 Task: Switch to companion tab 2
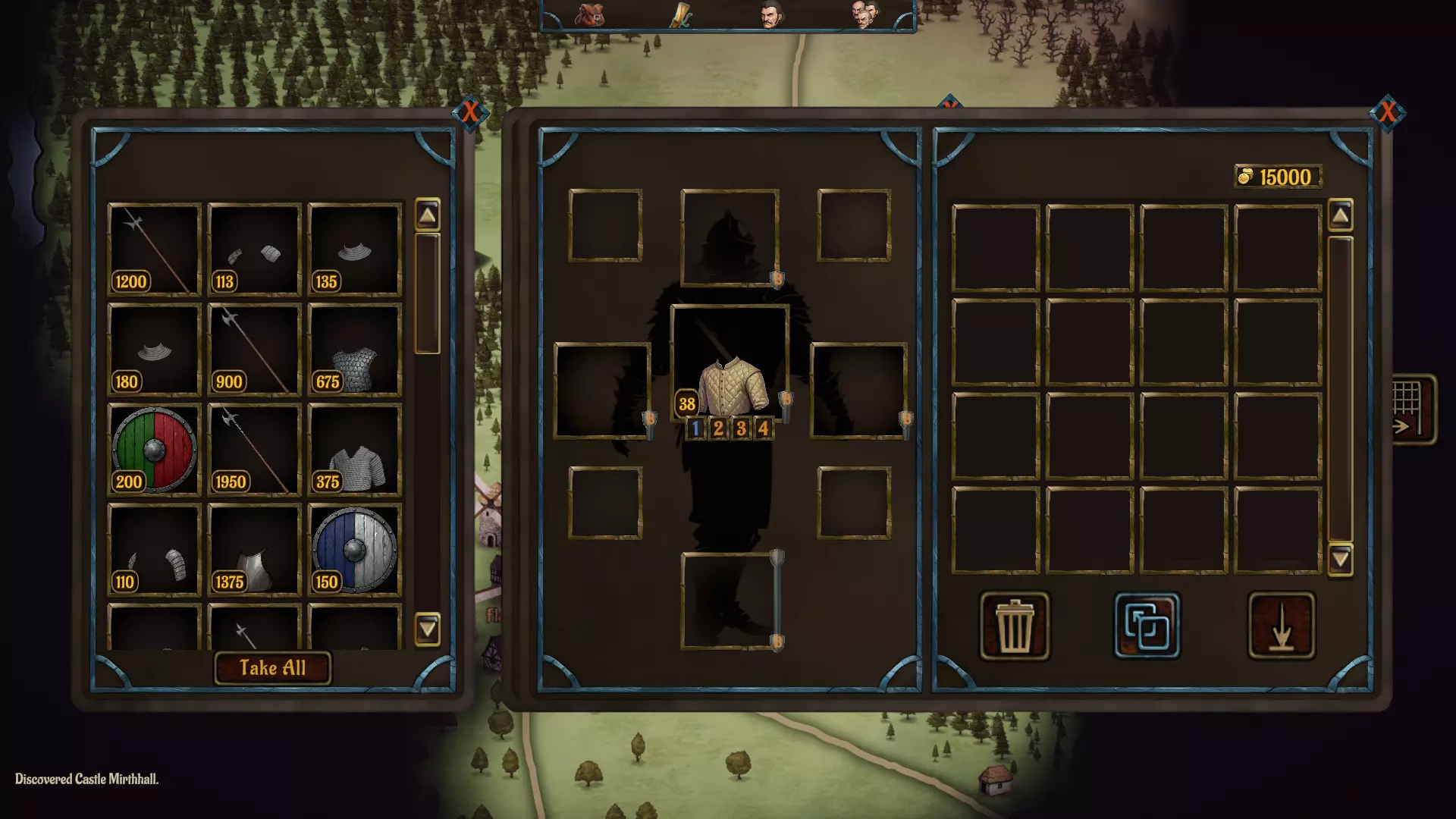(x=717, y=430)
